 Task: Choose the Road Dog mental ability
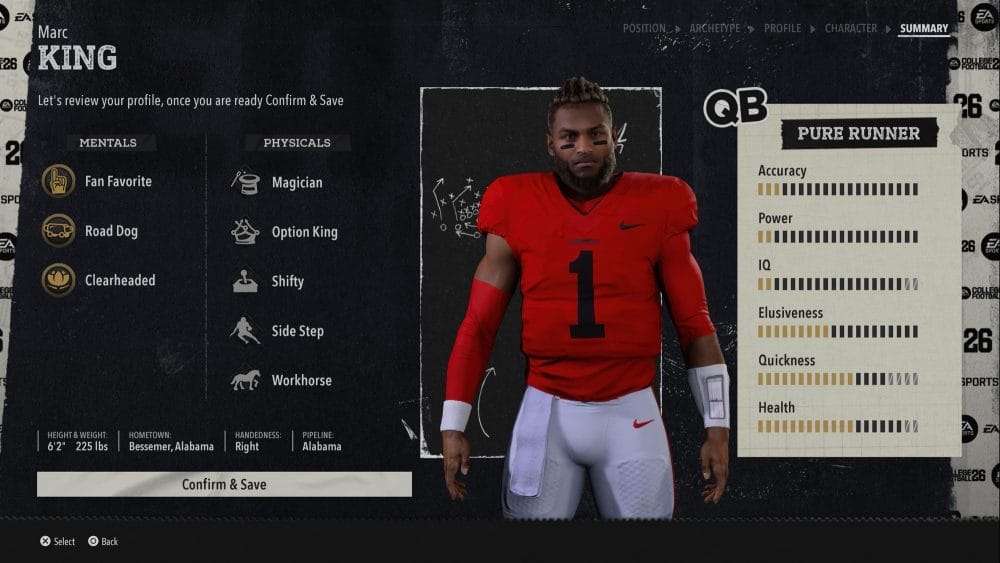point(110,231)
